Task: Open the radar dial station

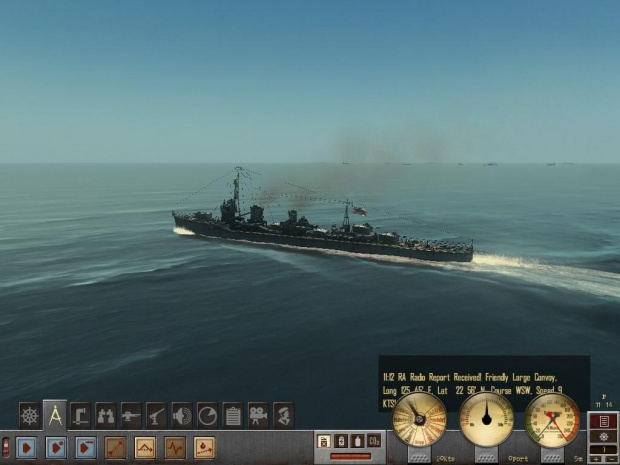Action: click(x=207, y=414)
